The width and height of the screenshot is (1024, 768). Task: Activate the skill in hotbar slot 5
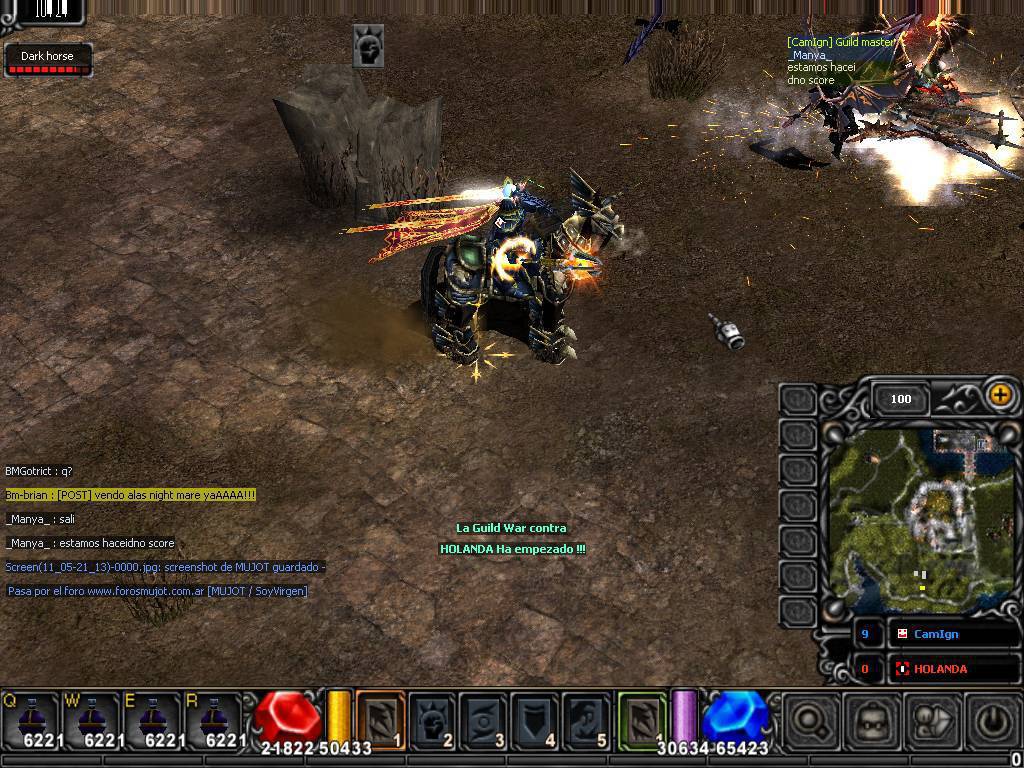(x=586, y=719)
